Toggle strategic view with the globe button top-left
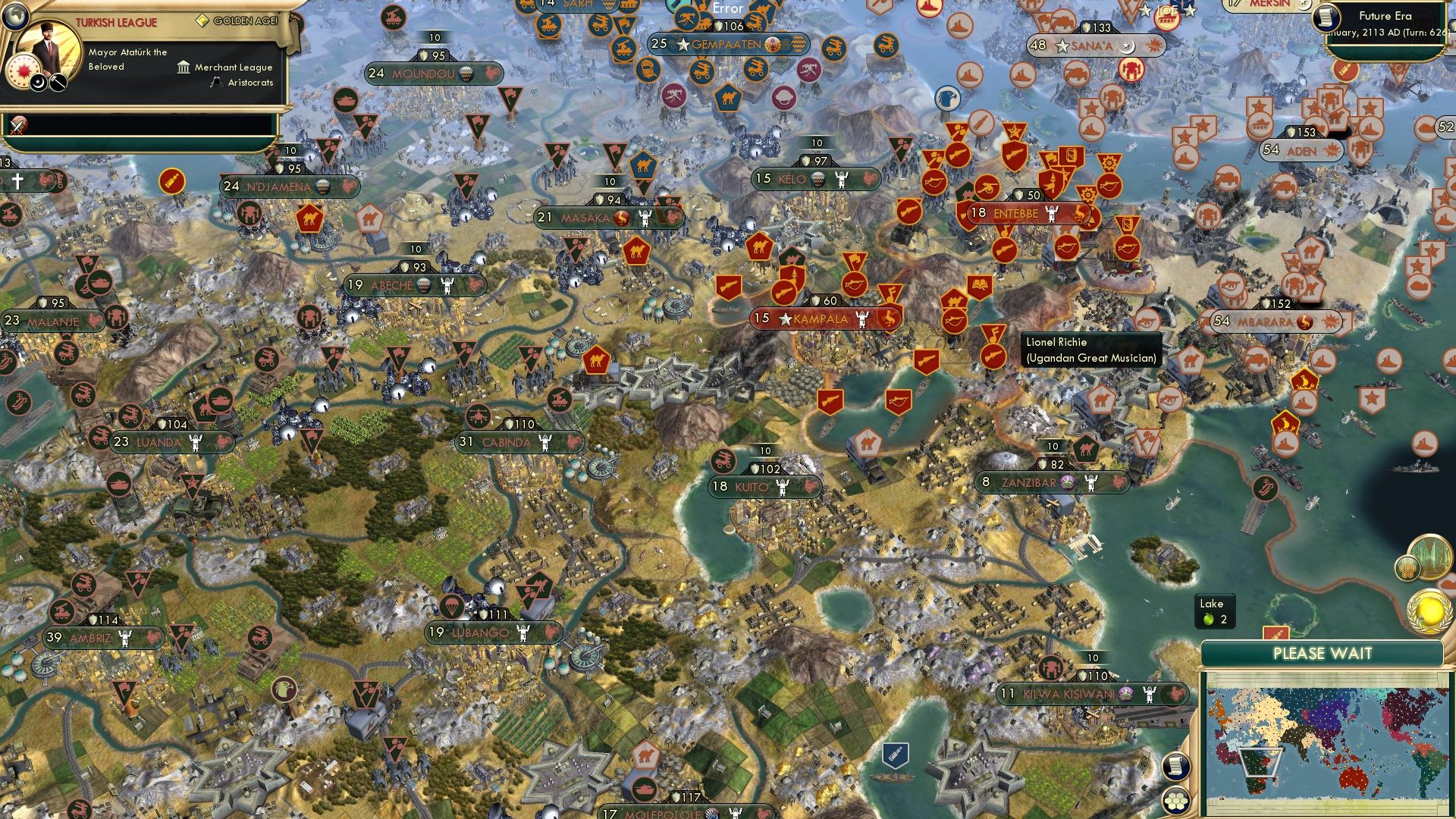The height and width of the screenshot is (819, 1456). (16, 16)
